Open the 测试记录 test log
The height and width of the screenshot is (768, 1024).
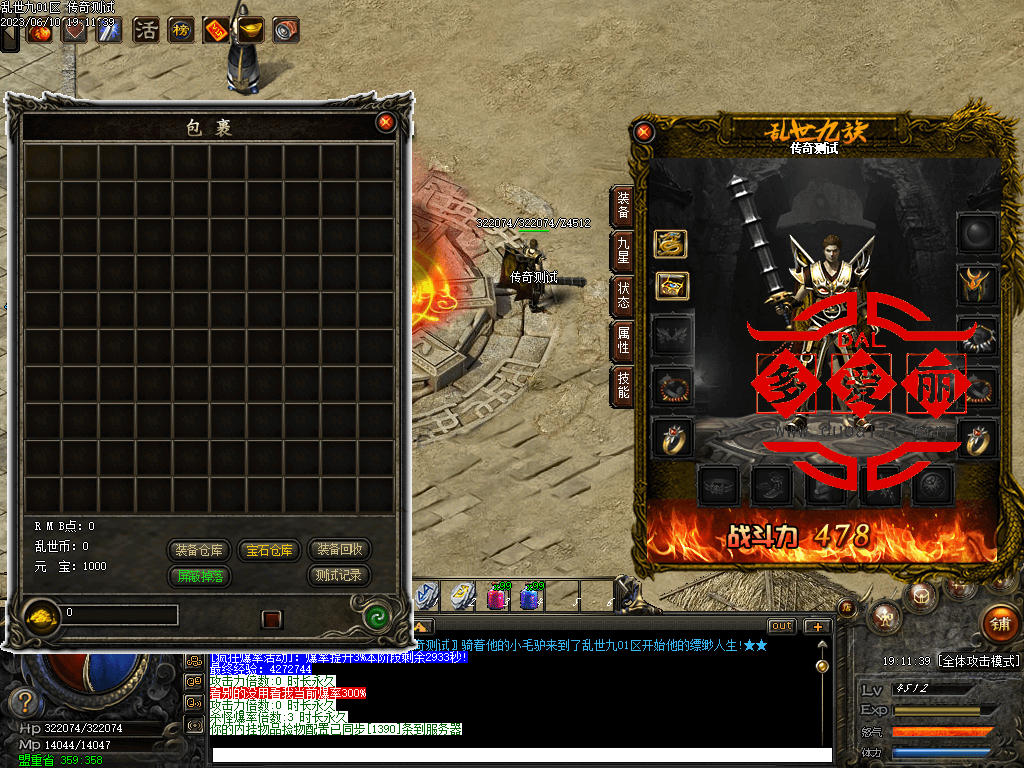click(x=339, y=576)
